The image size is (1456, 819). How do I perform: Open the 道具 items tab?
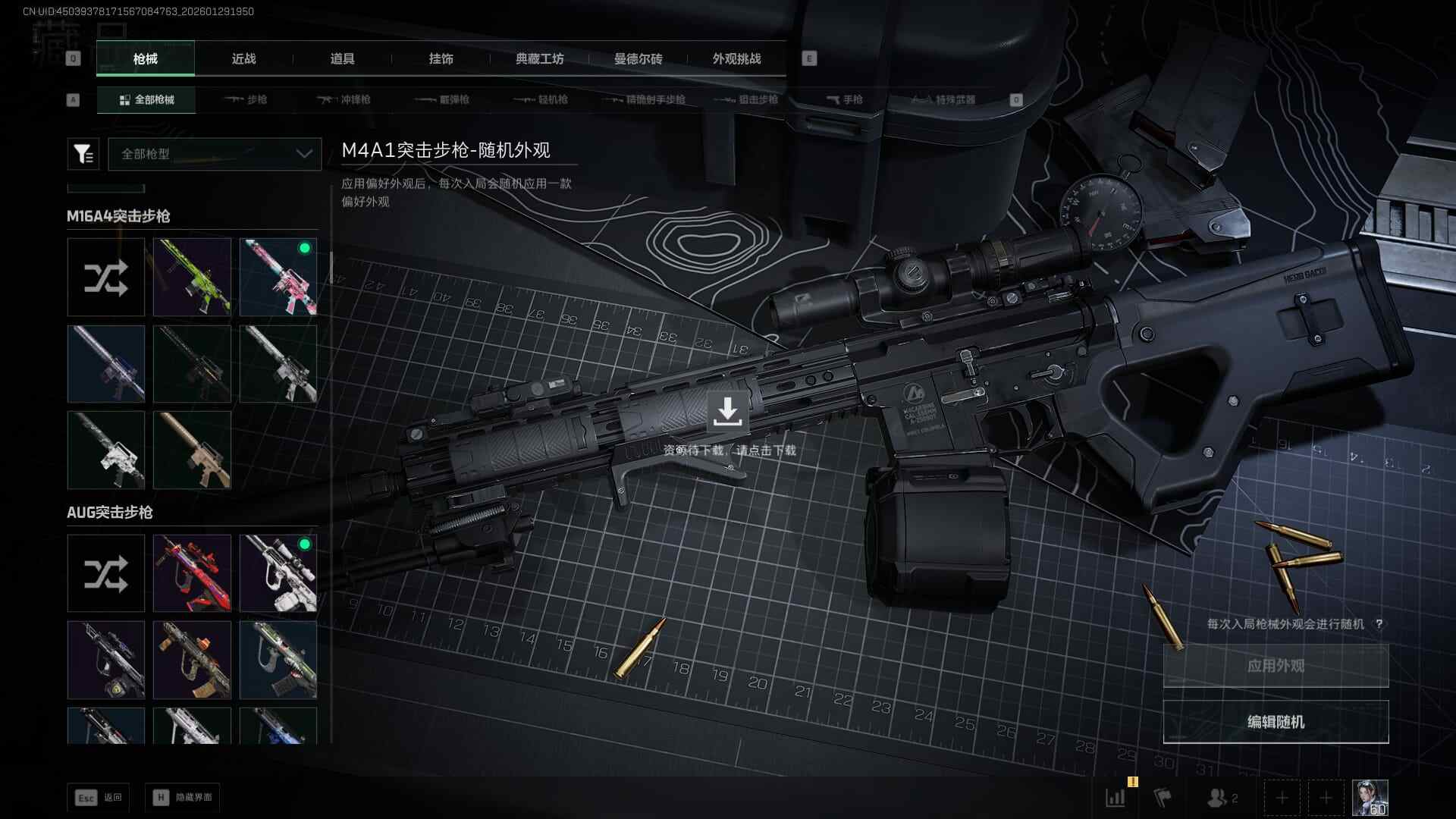[x=342, y=59]
